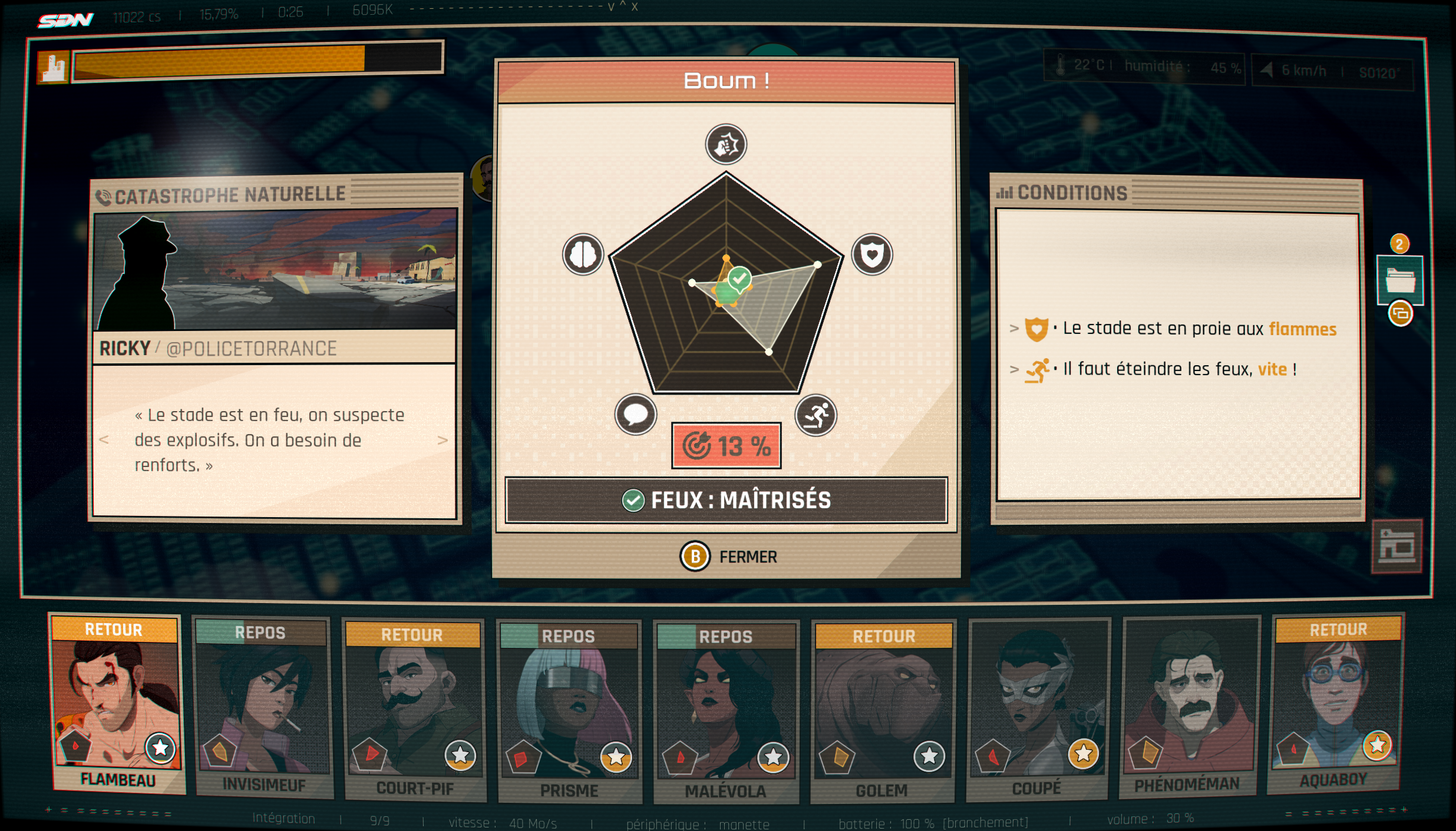The width and height of the screenshot is (1456, 831).
Task: Open the floor plan icon at lower right
Action: 1396,547
